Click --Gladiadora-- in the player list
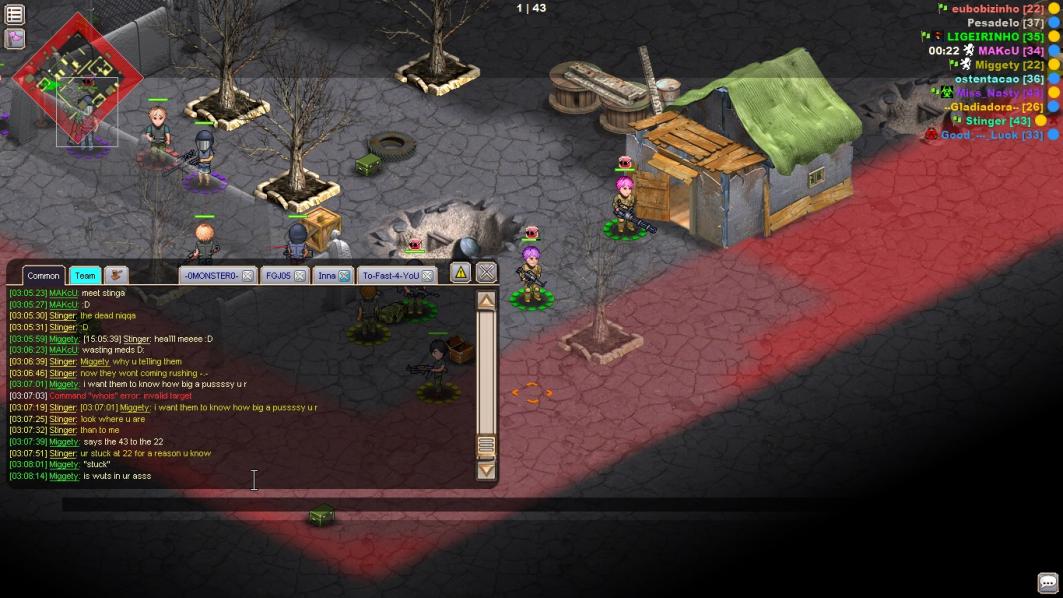This screenshot has height=598, width=1063. (x=992, y=106)
